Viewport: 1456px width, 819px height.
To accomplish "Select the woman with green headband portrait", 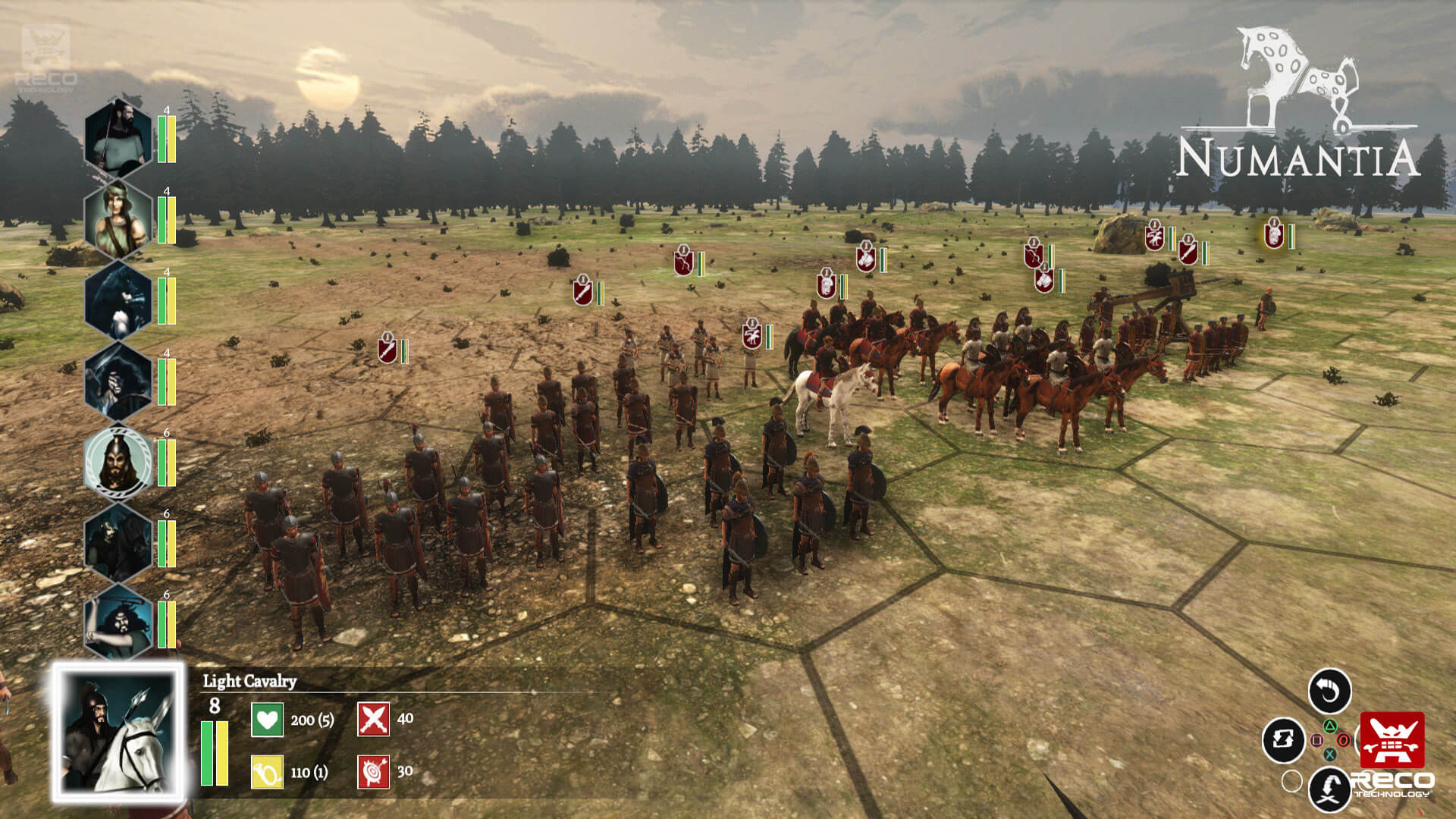I will point(118,219).
